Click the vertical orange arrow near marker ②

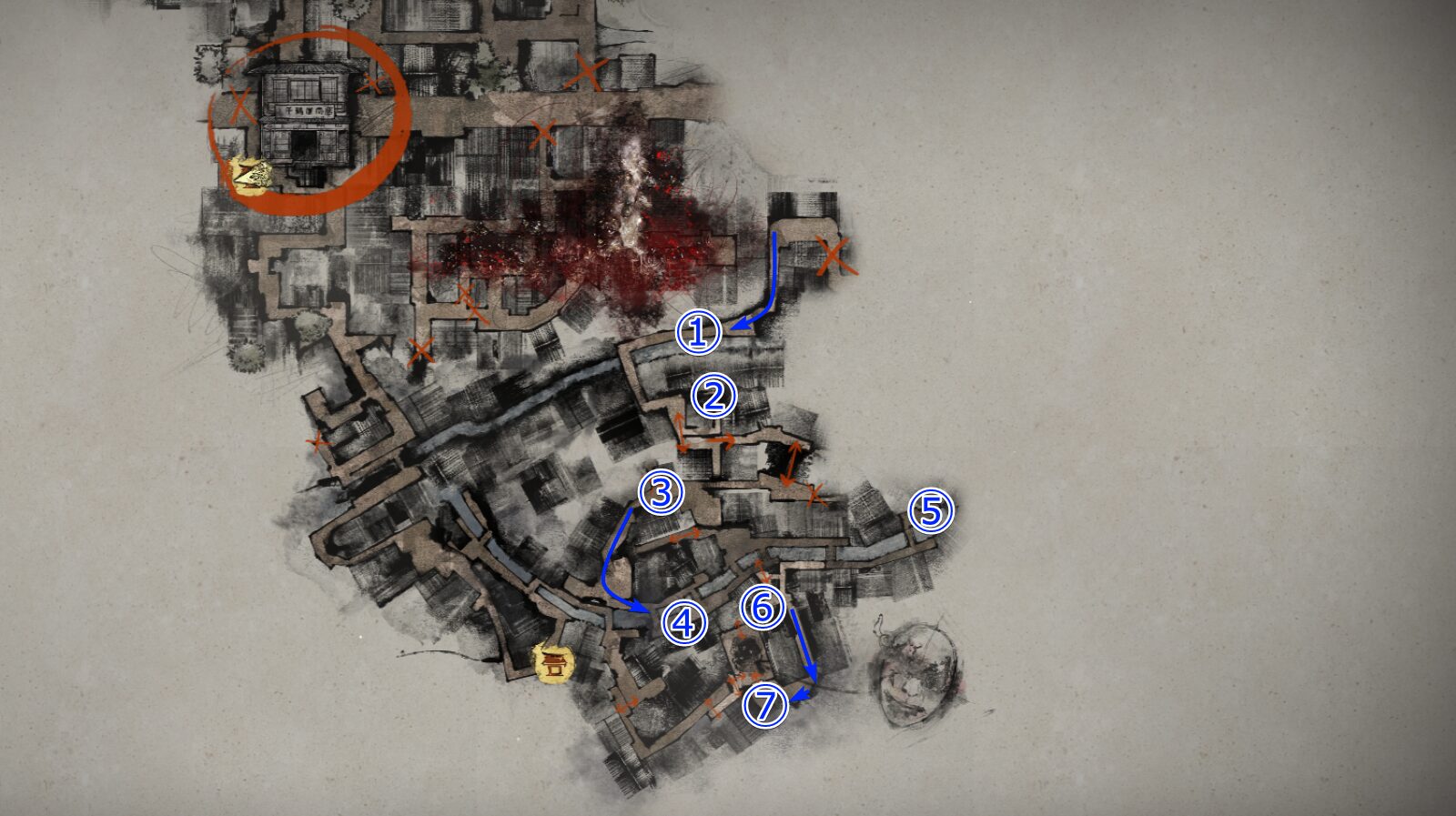coord(681,430)
